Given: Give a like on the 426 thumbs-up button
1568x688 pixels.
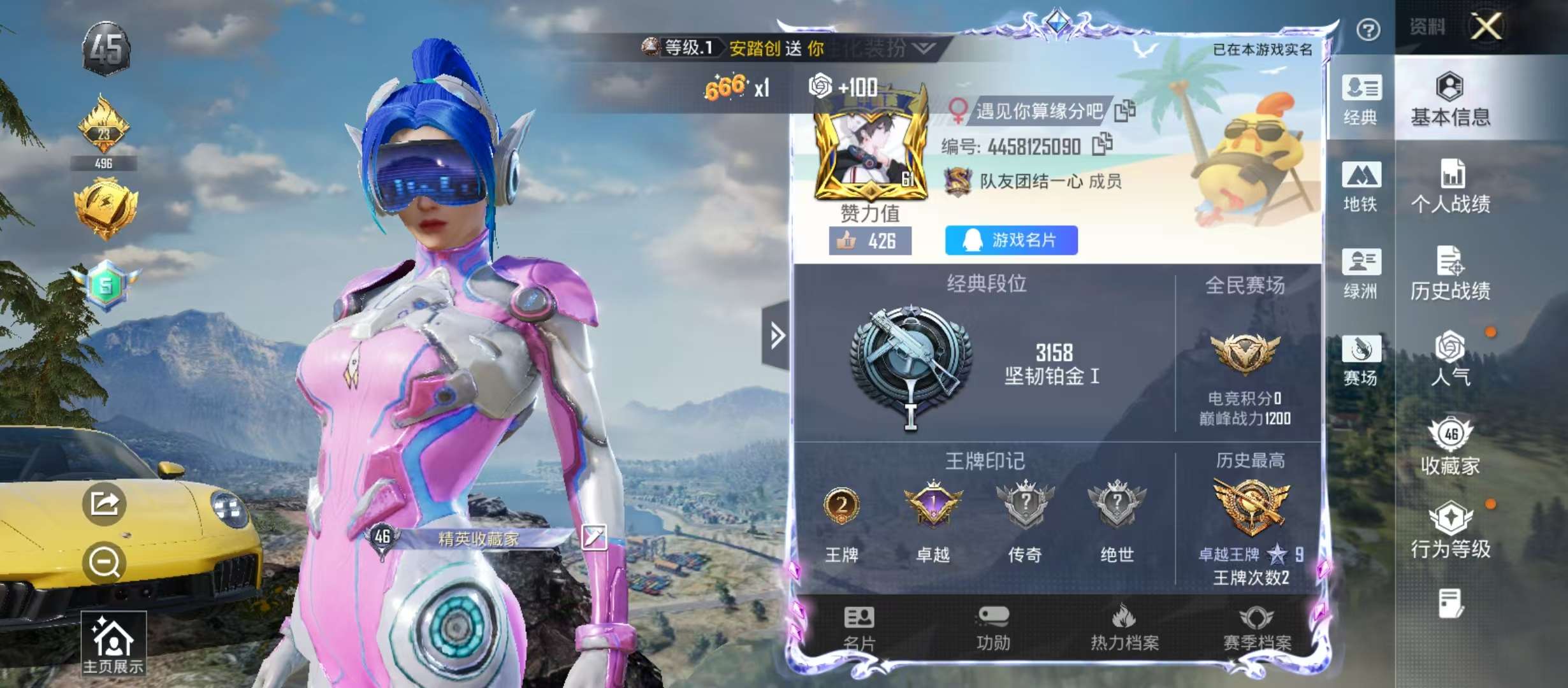Looking at the screenshot, I should (869, 241).
